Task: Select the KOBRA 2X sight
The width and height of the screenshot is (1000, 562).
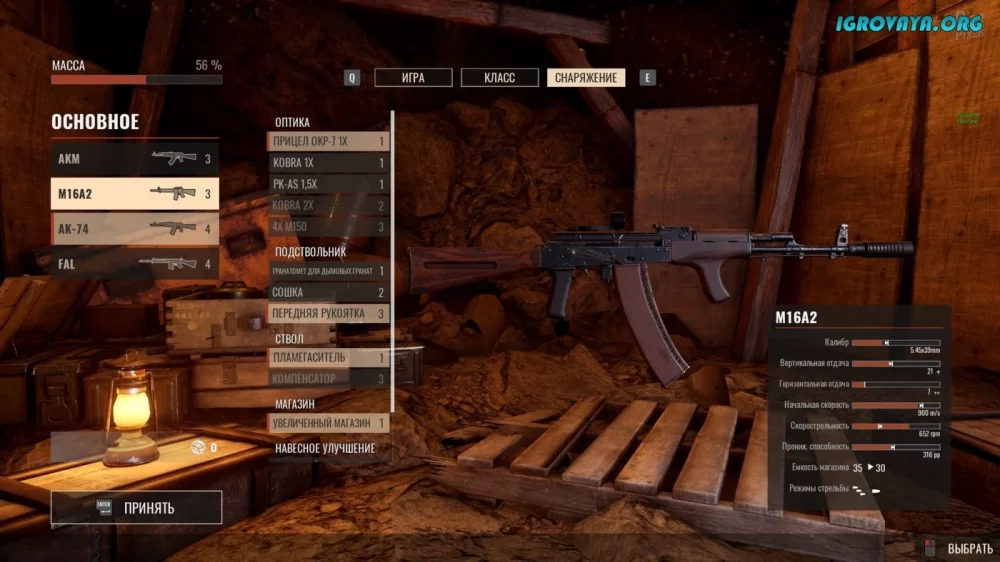Action: pyautogui.click(x=328, y=206)
